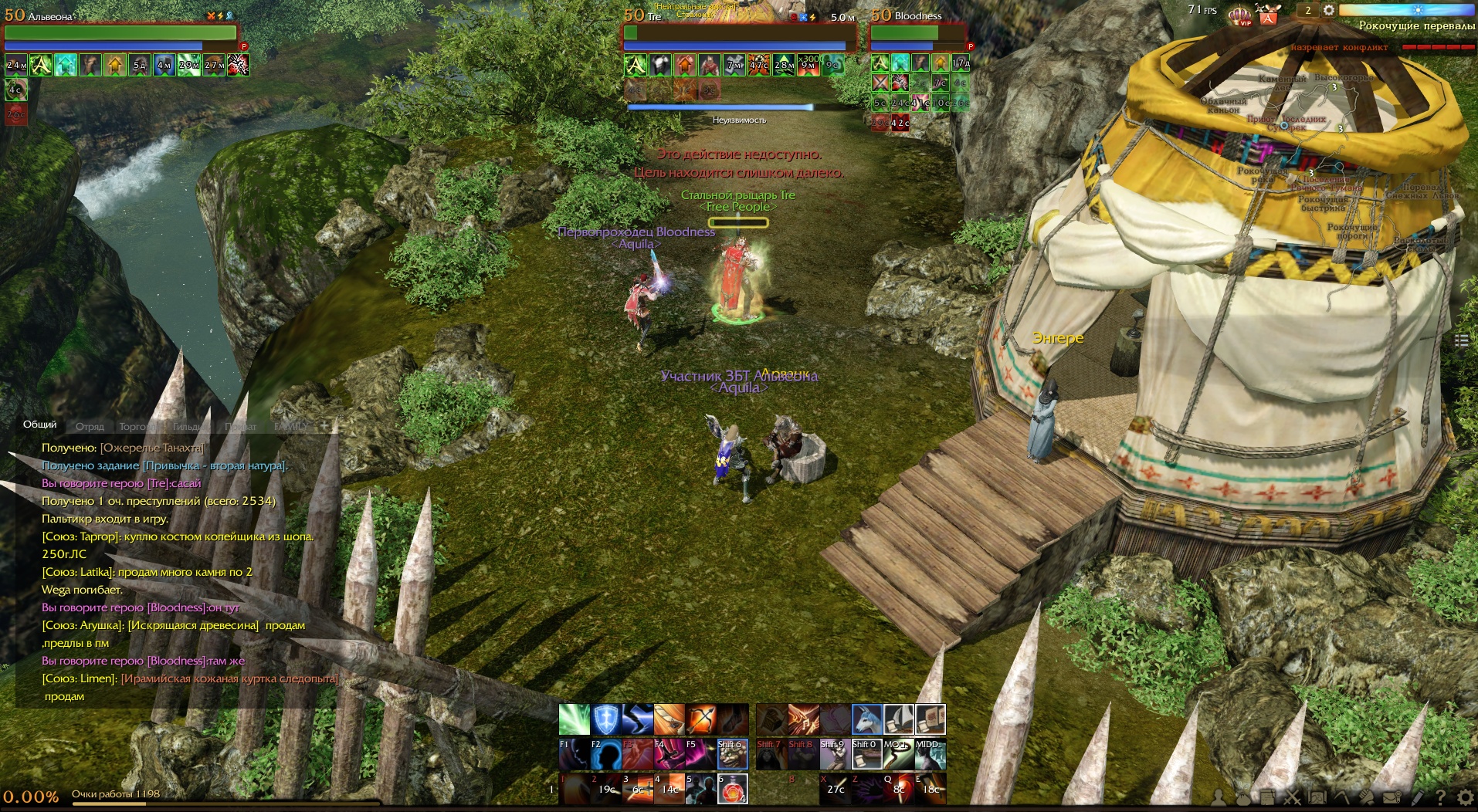
Task: Open the inventory bag
Action: coord(1242,797)
